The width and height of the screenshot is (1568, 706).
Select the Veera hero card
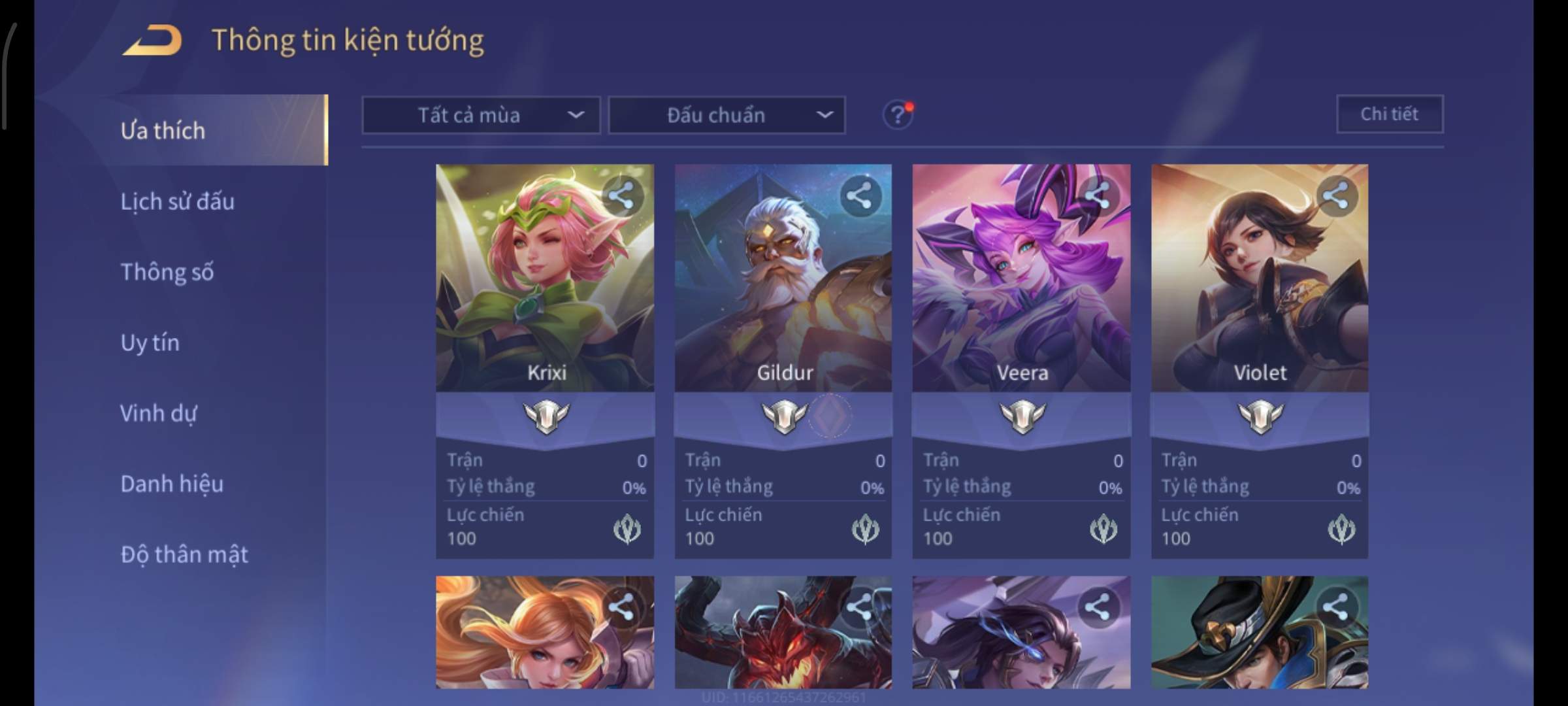[x=1021, y=294]
